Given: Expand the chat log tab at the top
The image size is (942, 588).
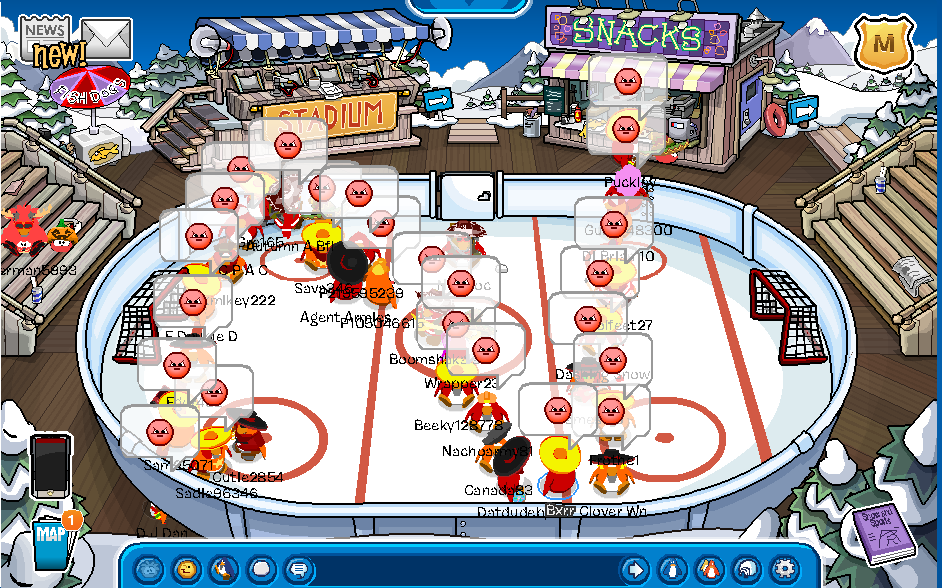Looking at the screenshot, I should tap(470, 6).
